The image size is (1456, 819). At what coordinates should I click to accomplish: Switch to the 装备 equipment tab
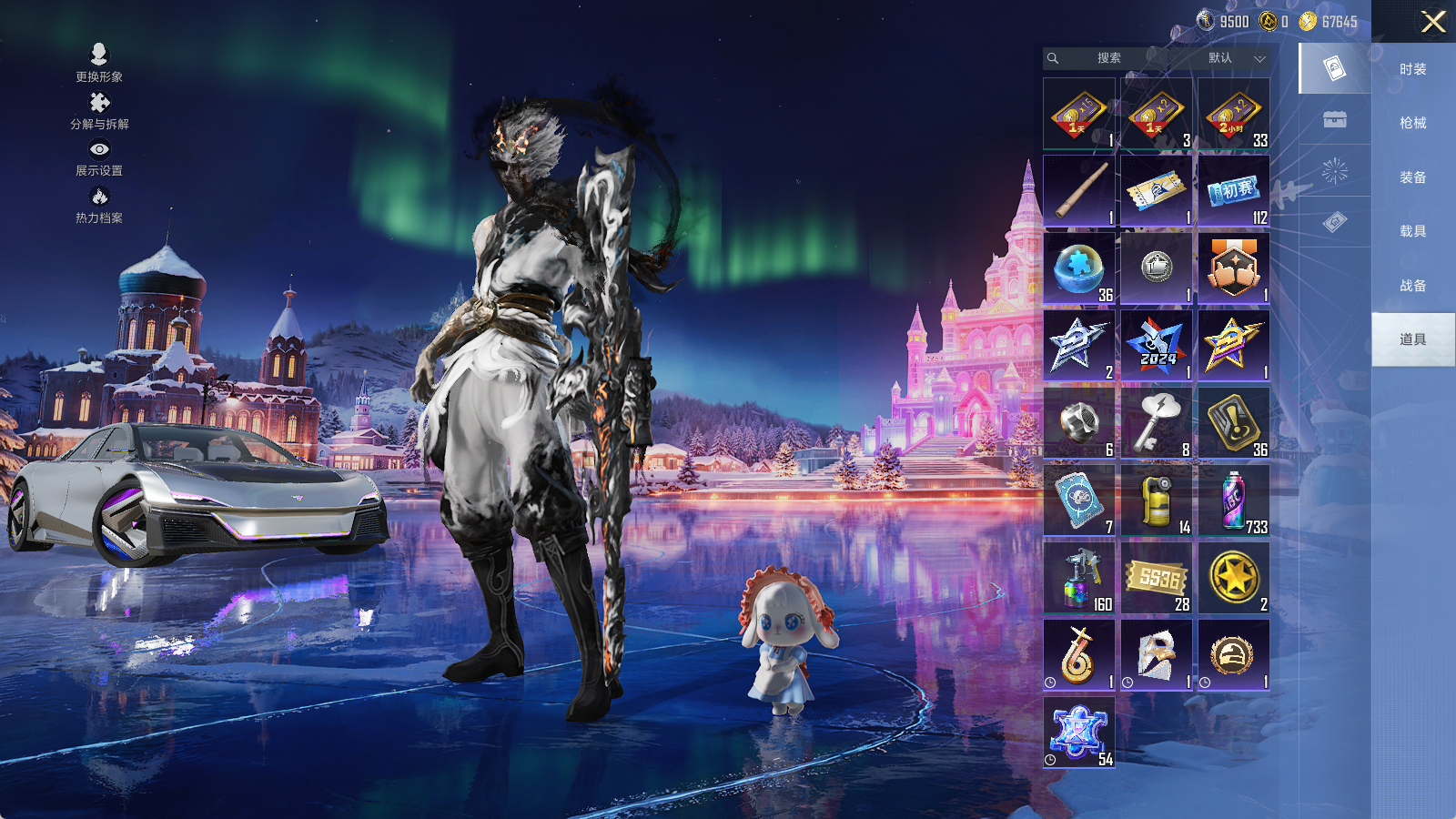[x=1412, y=177]
